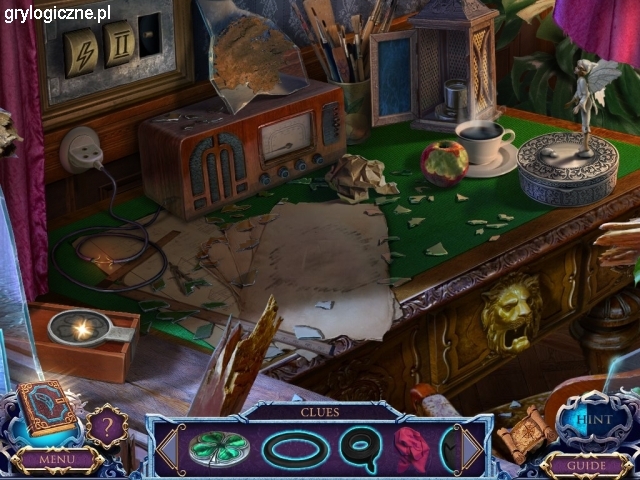Select the red bust silhouette clue
Image resolution: width=640 pixels, height=480 pixels.
[x=410, y=449]
